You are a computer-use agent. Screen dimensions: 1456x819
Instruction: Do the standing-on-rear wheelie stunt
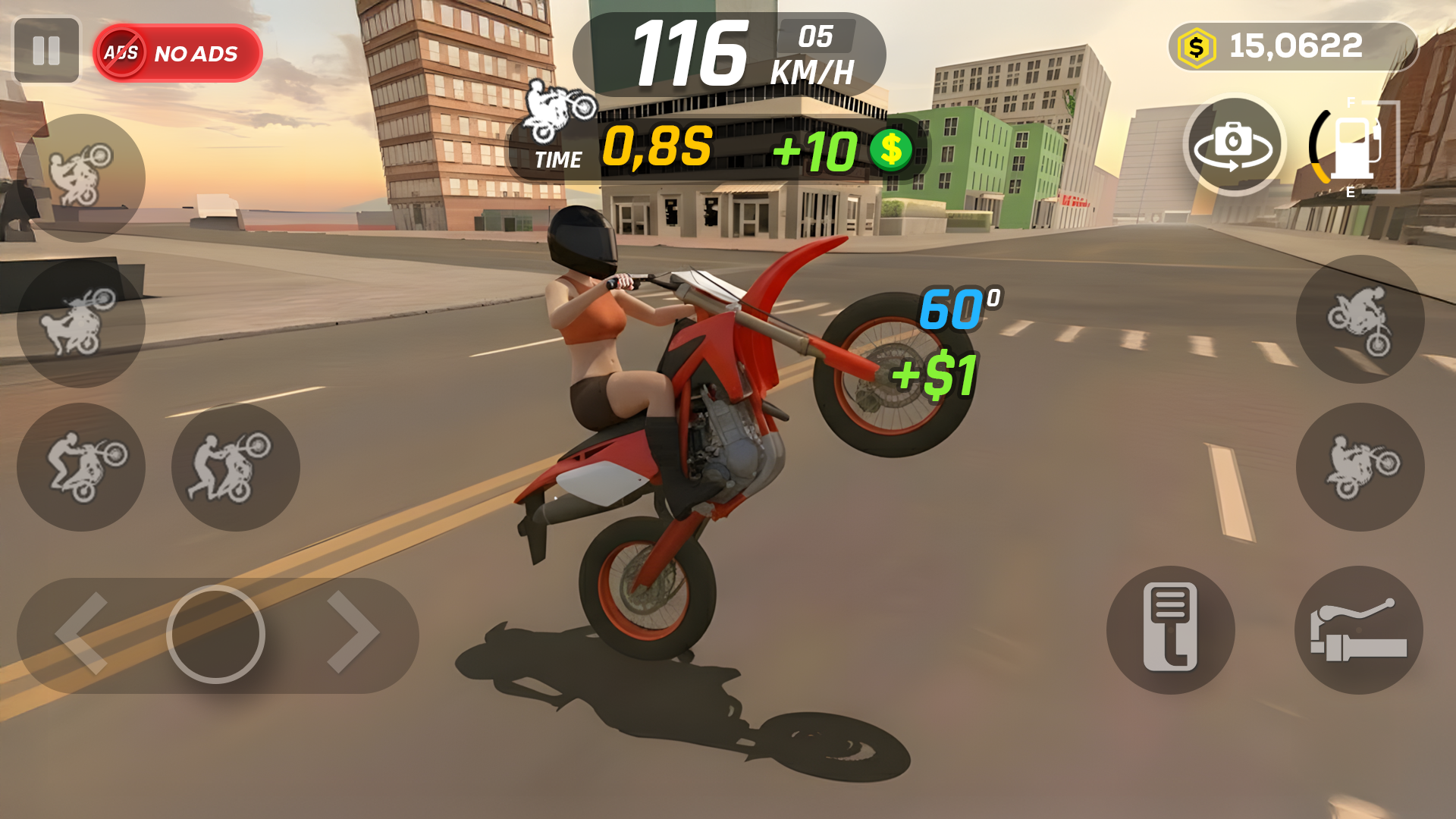tap(81, 466)
